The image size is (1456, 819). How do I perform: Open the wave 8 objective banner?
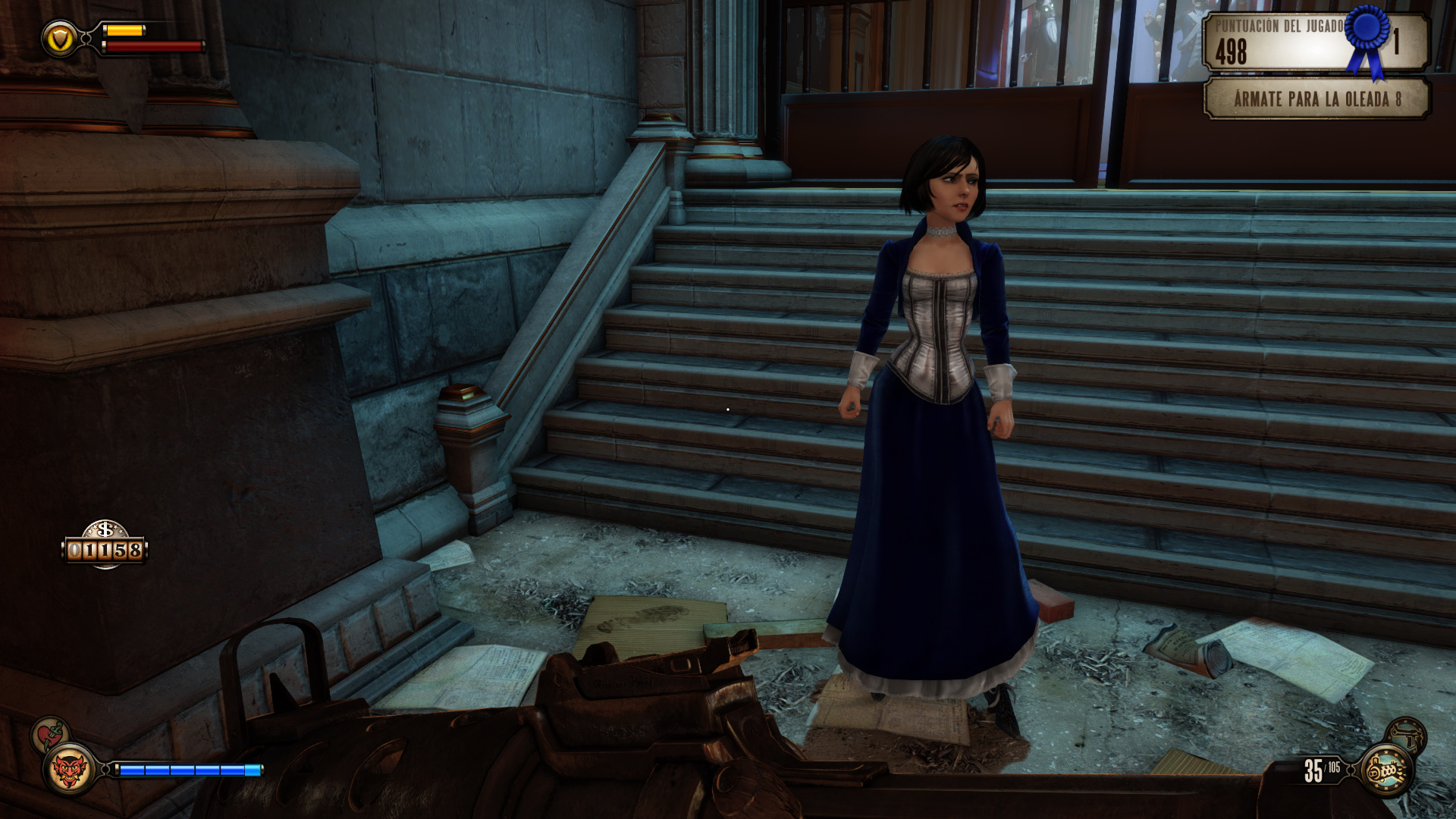tap(1316, 99)
